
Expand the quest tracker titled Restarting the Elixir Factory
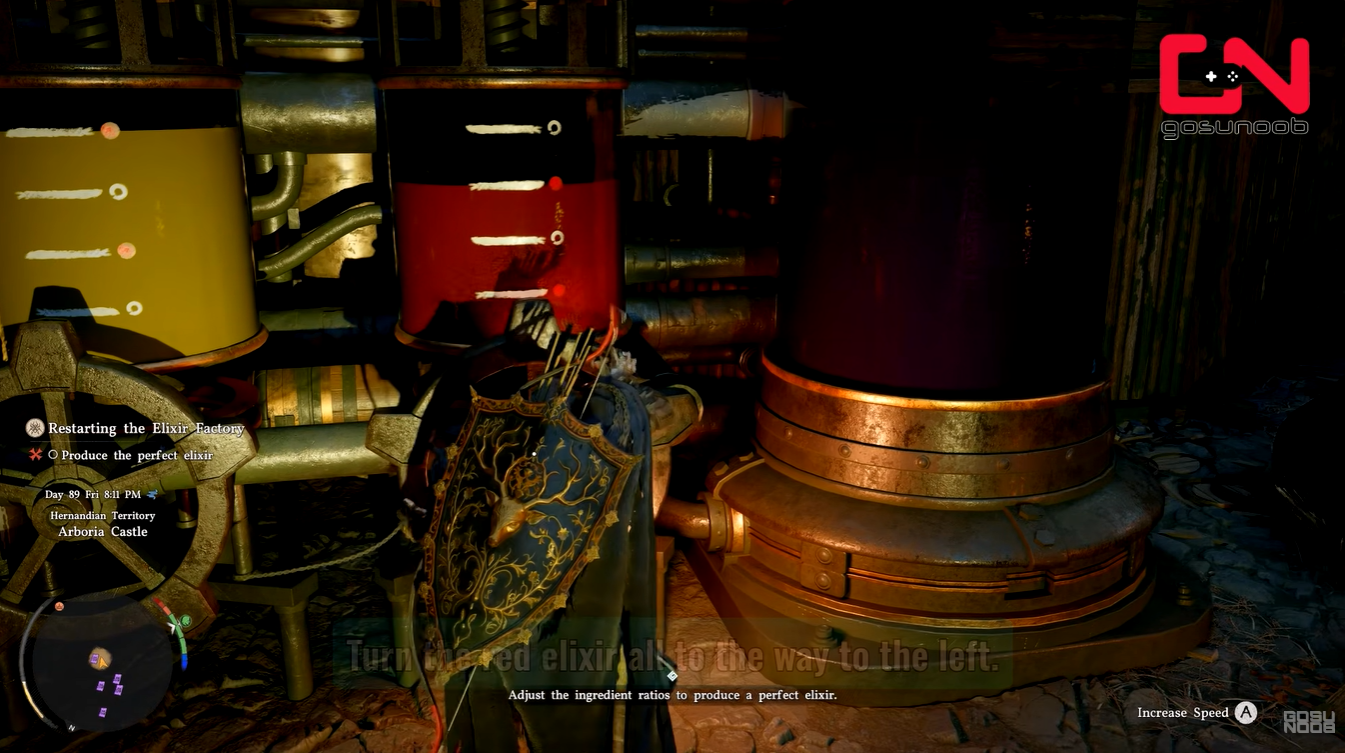click(145, 428)
